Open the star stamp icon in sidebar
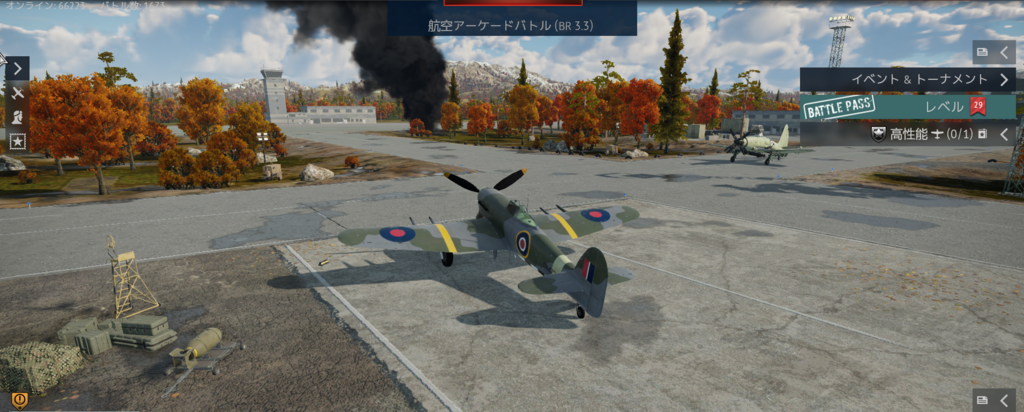1024x412 pixels. pyautogui.click(x=18, y=140)
